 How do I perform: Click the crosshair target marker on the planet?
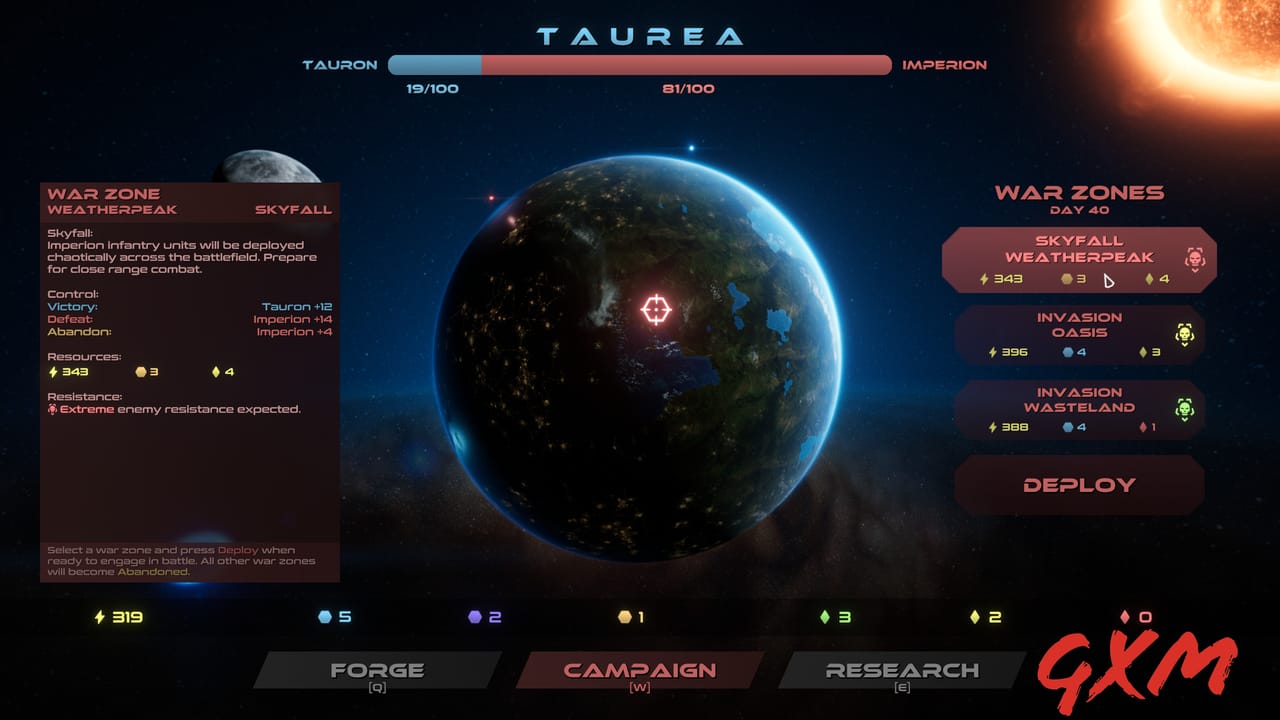coord(656,311)
